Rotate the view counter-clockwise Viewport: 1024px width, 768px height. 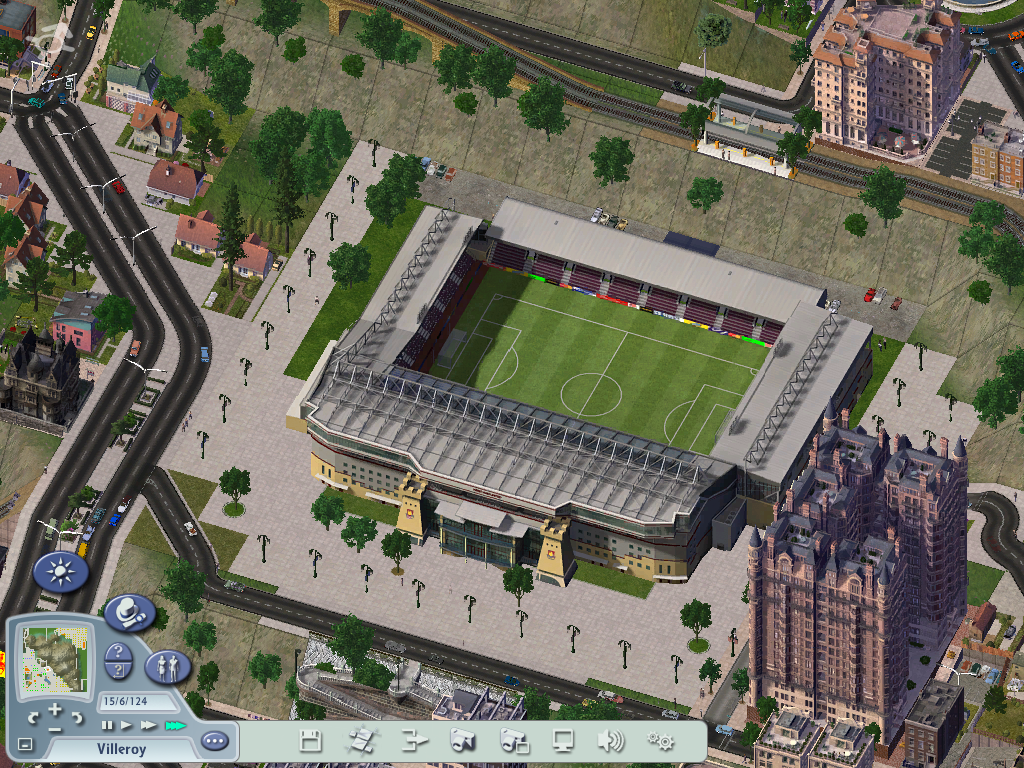pos(33,718)
